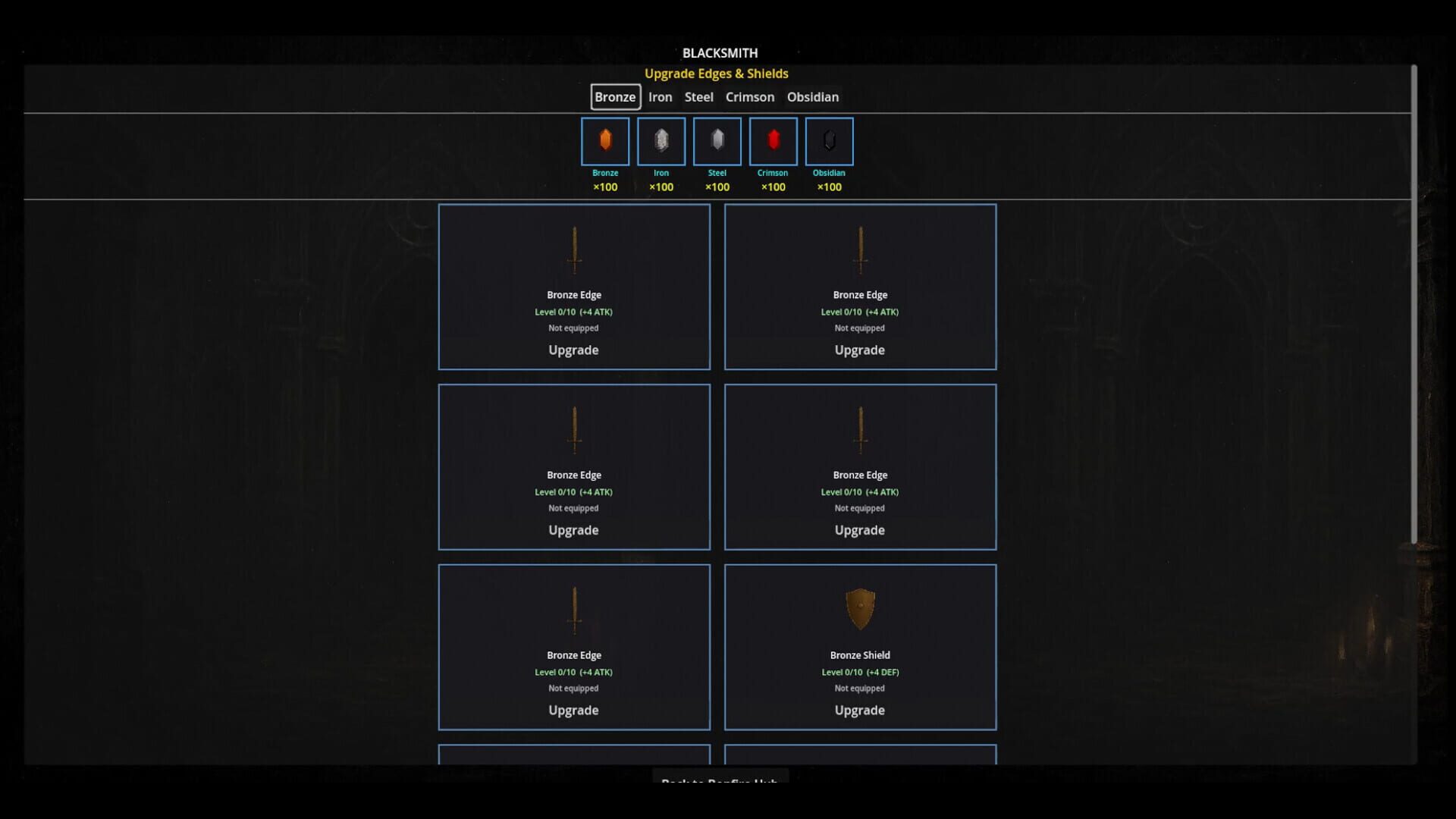Select the Bronze tab

click(615, 97)
